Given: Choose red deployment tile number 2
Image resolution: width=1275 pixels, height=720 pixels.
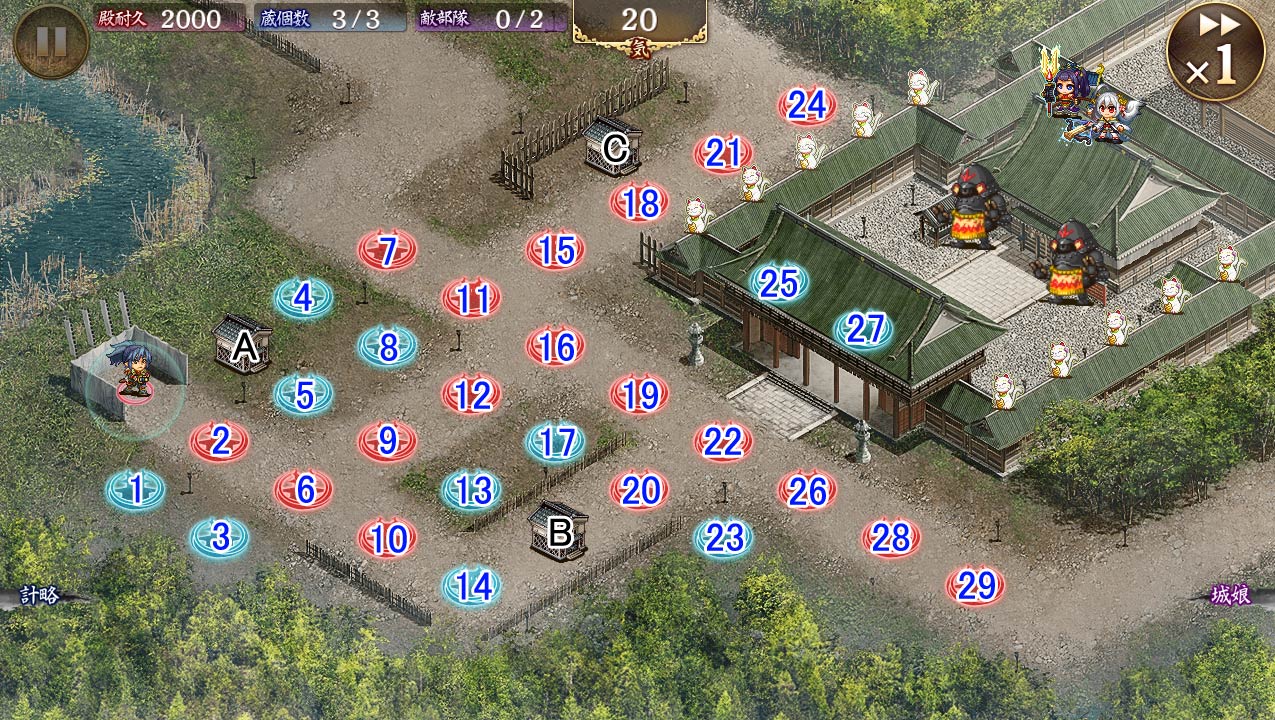Looking at the screenshot, I should (220, 441).
